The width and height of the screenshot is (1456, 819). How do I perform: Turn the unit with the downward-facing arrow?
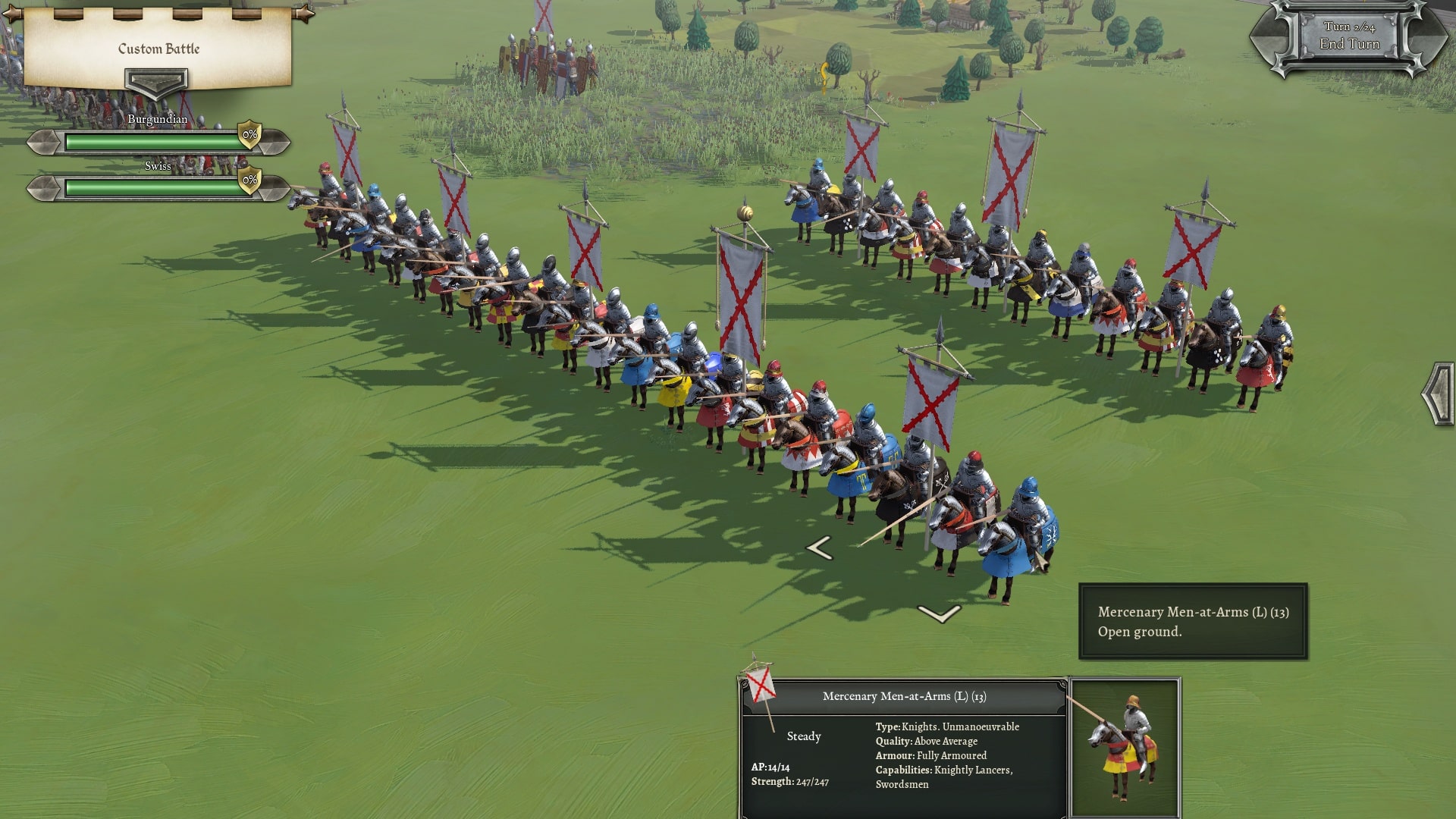click(939, 613)
